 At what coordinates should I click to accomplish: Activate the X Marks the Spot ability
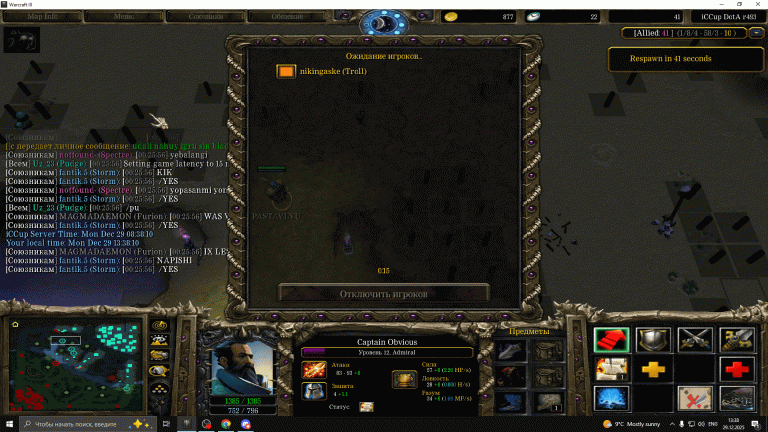695,398
